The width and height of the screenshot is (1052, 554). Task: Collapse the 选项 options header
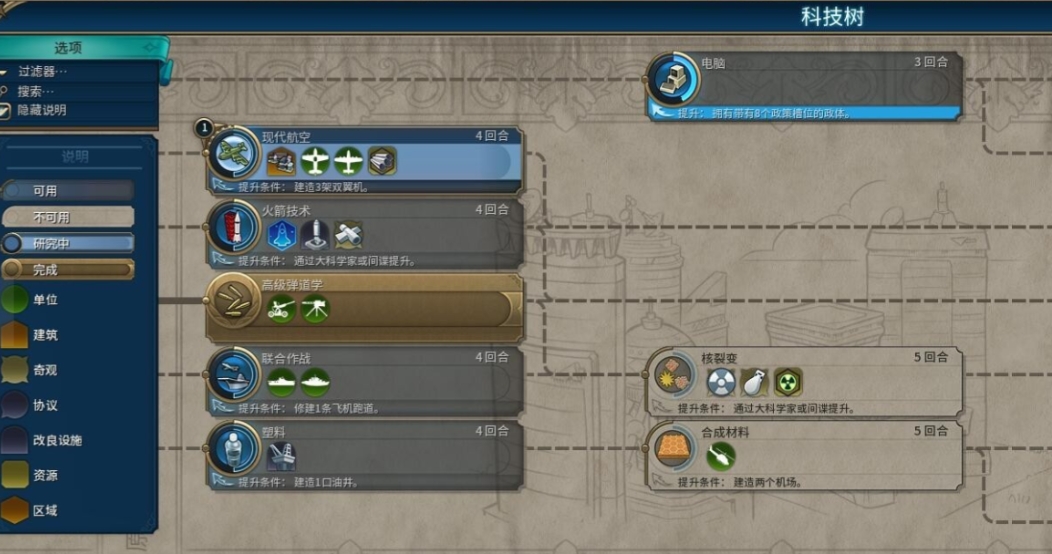[x=80, y=48]
